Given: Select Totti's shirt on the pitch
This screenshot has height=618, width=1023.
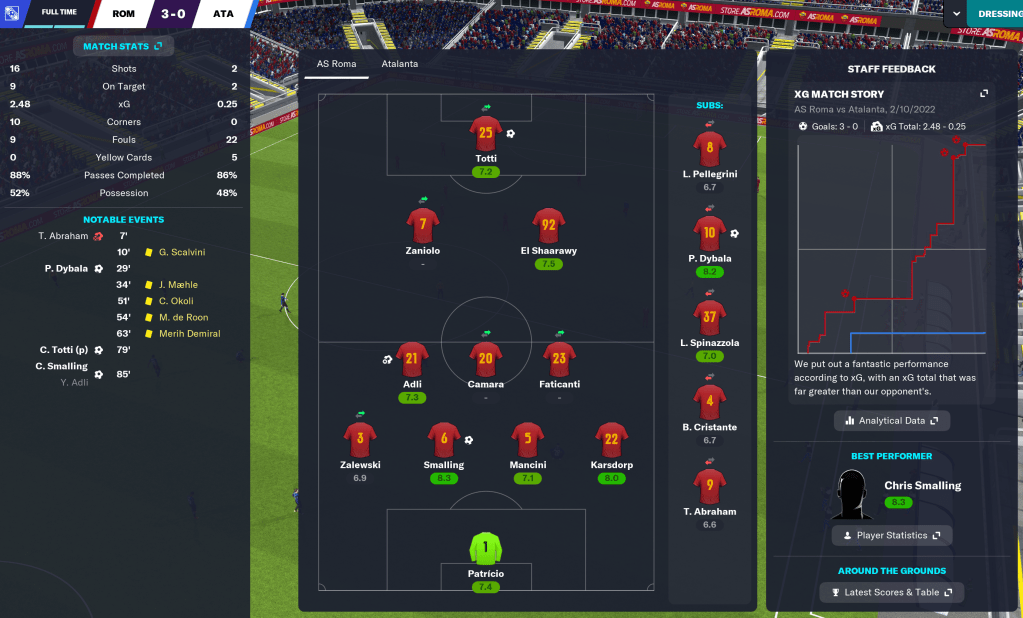Looking at the screenshot, I should pyautogui.click(x=486, y=134).
